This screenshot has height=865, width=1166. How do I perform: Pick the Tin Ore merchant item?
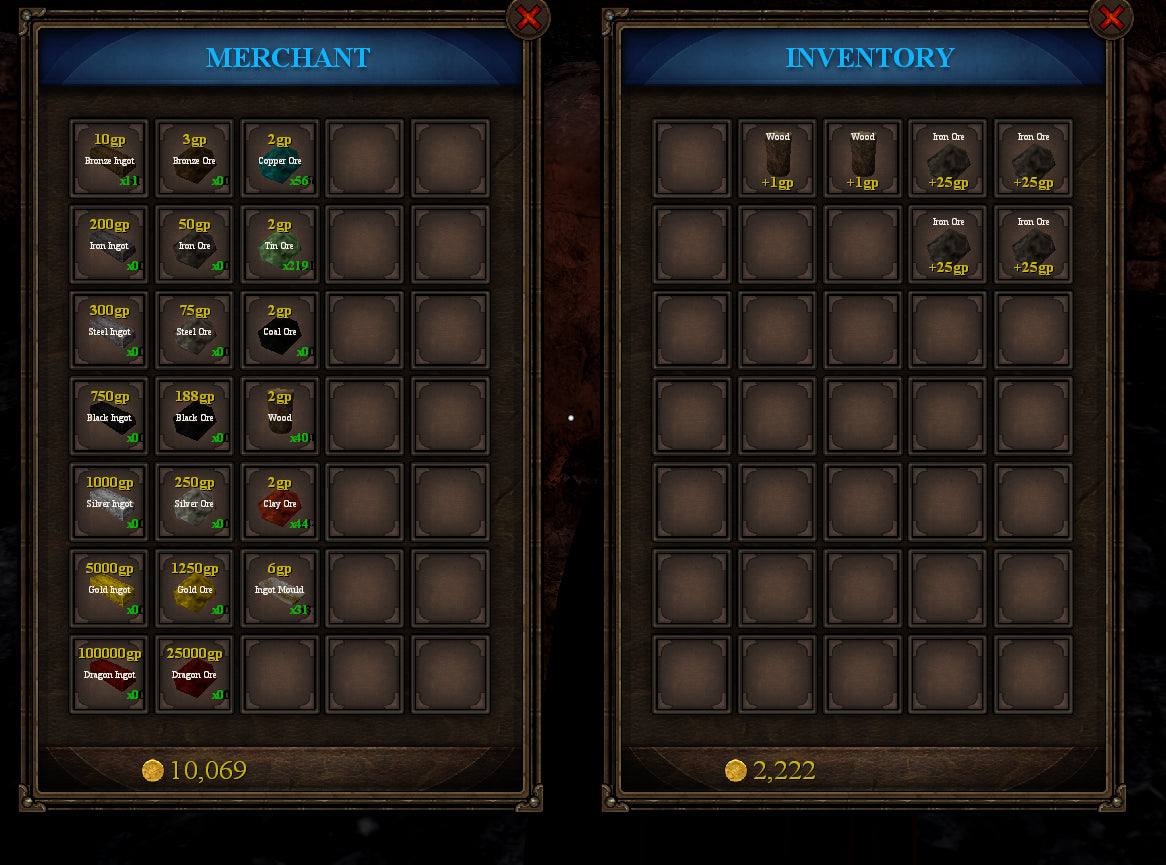280,245
